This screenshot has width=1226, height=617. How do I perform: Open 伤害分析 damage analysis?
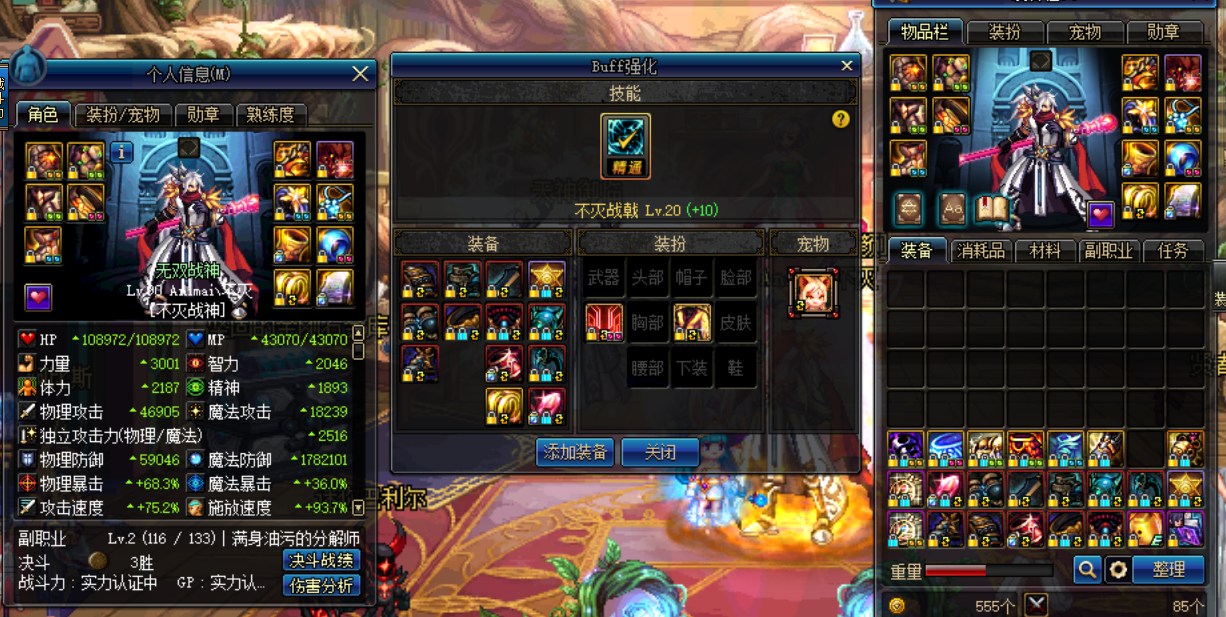[x=321, y=585]
